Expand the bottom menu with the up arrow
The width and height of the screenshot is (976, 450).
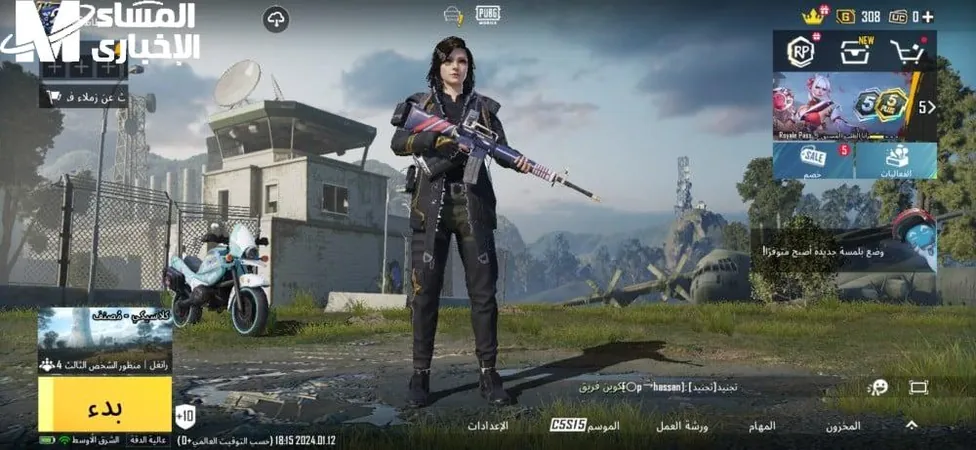click(x=911, y=425)
